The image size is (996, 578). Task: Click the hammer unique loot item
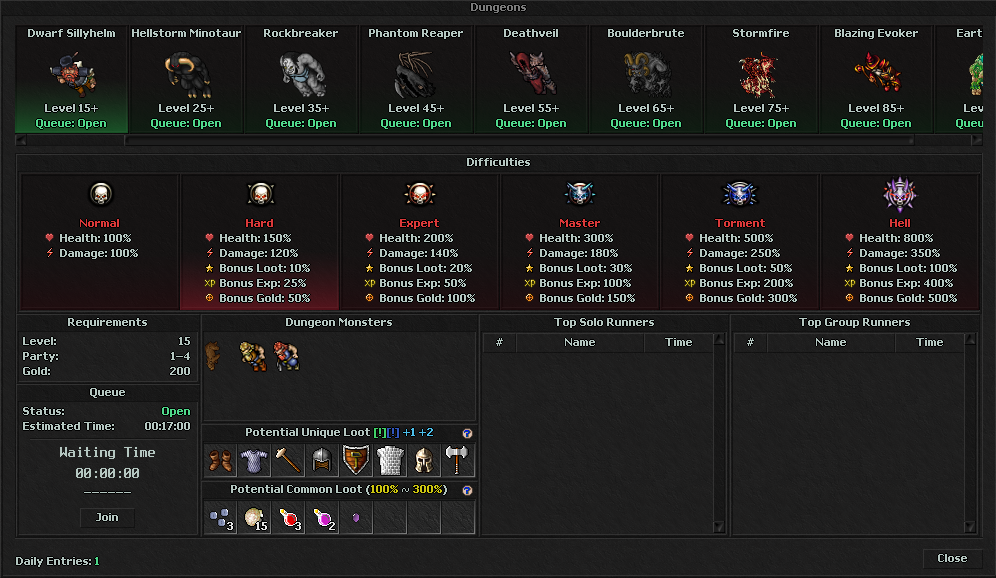coord(289,460)
